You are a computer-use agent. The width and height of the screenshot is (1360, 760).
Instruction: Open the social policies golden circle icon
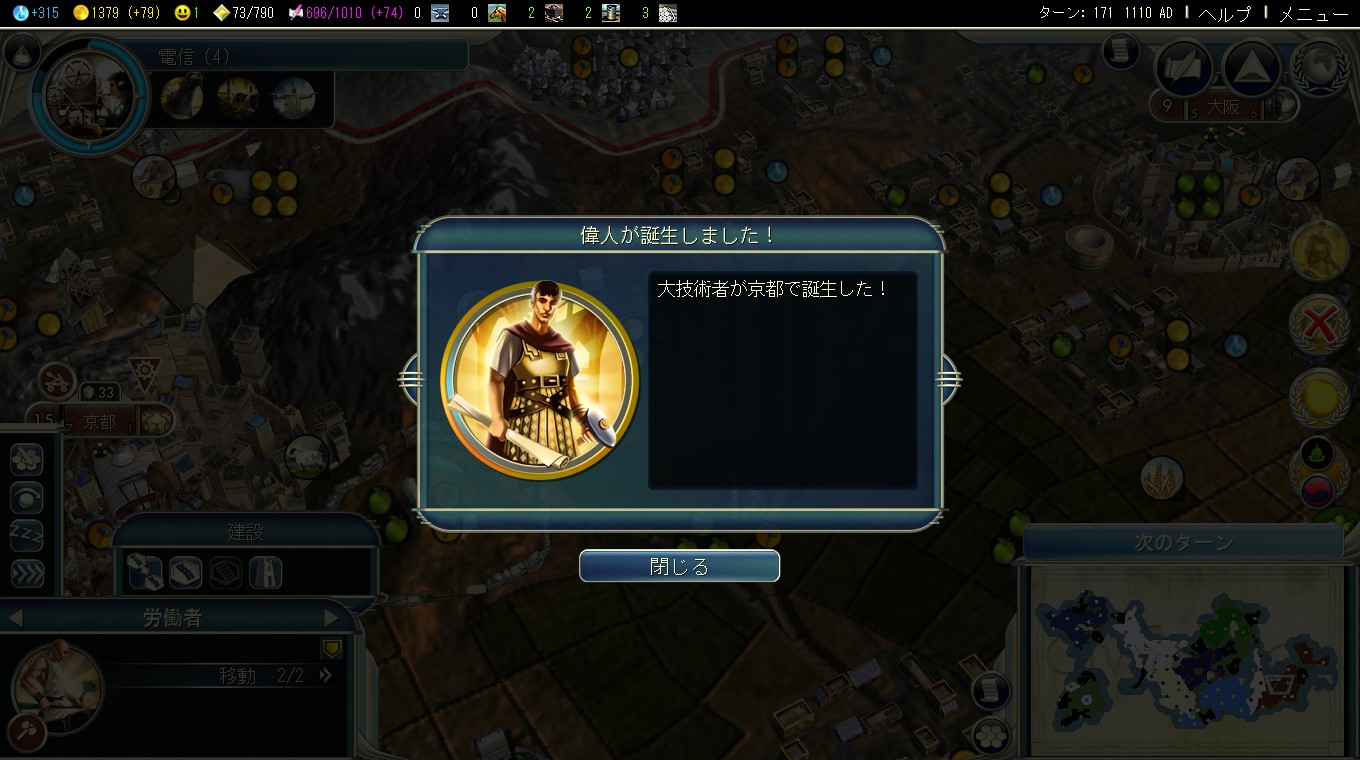click(1320, 396)
